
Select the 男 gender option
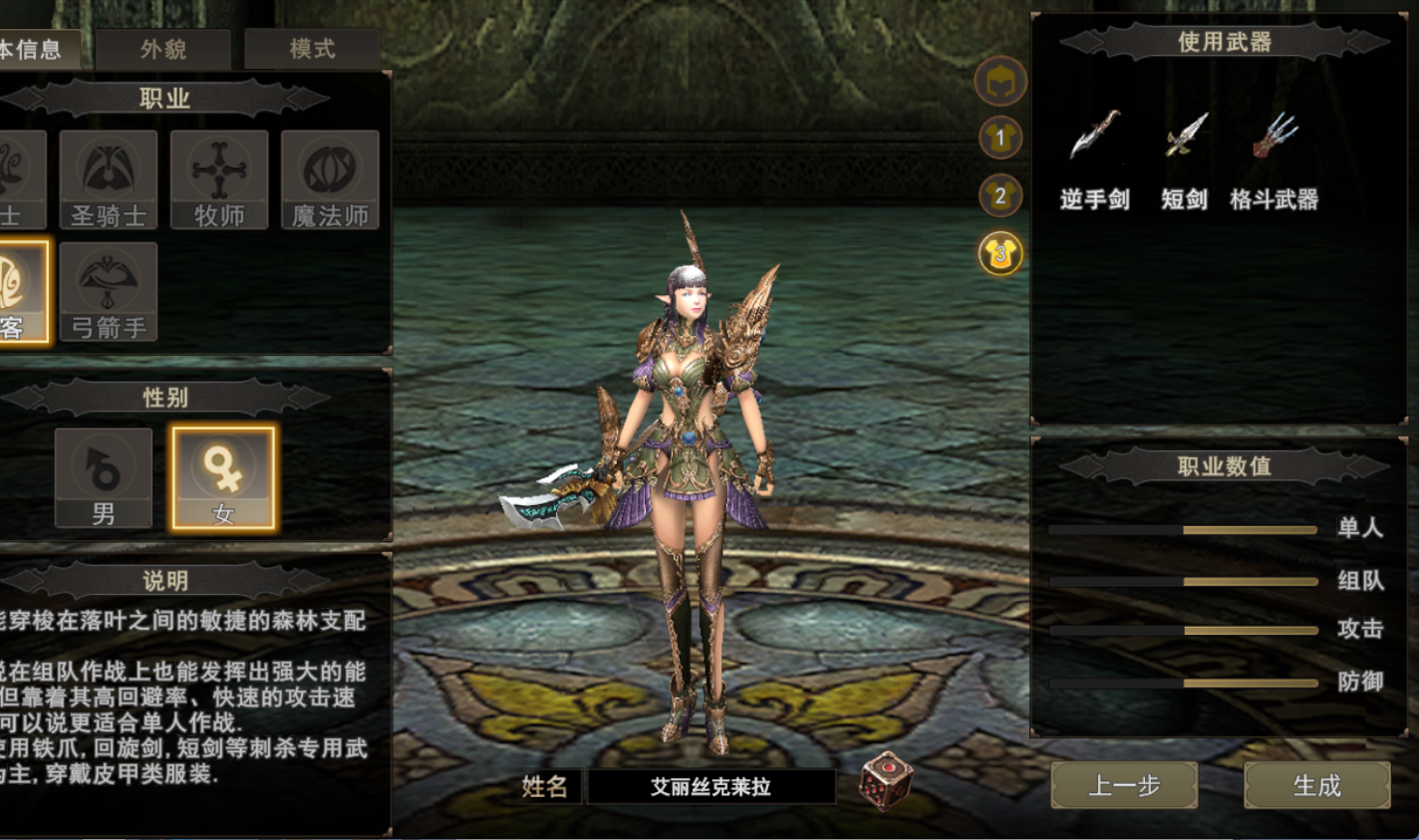point(101,476)
